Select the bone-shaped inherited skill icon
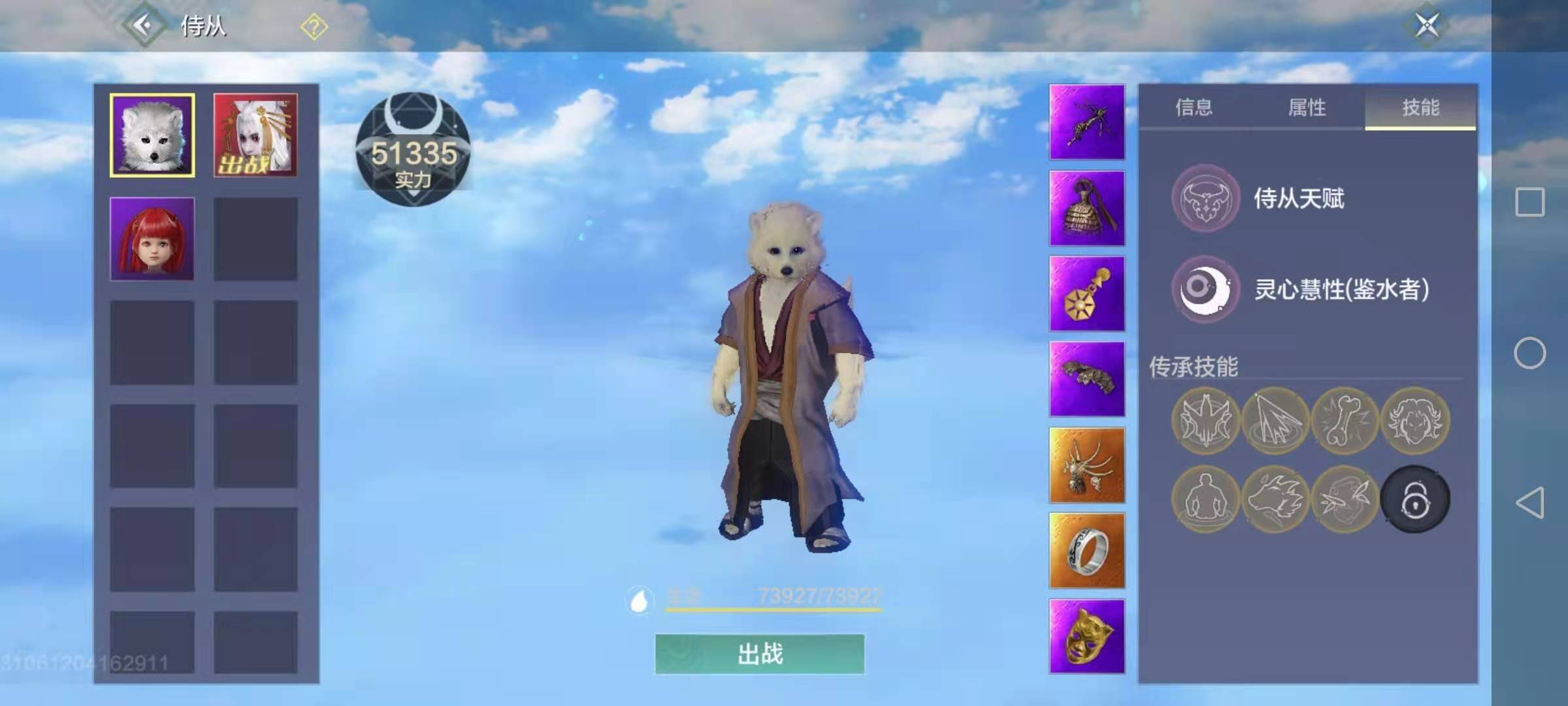 click(1346, 422)
